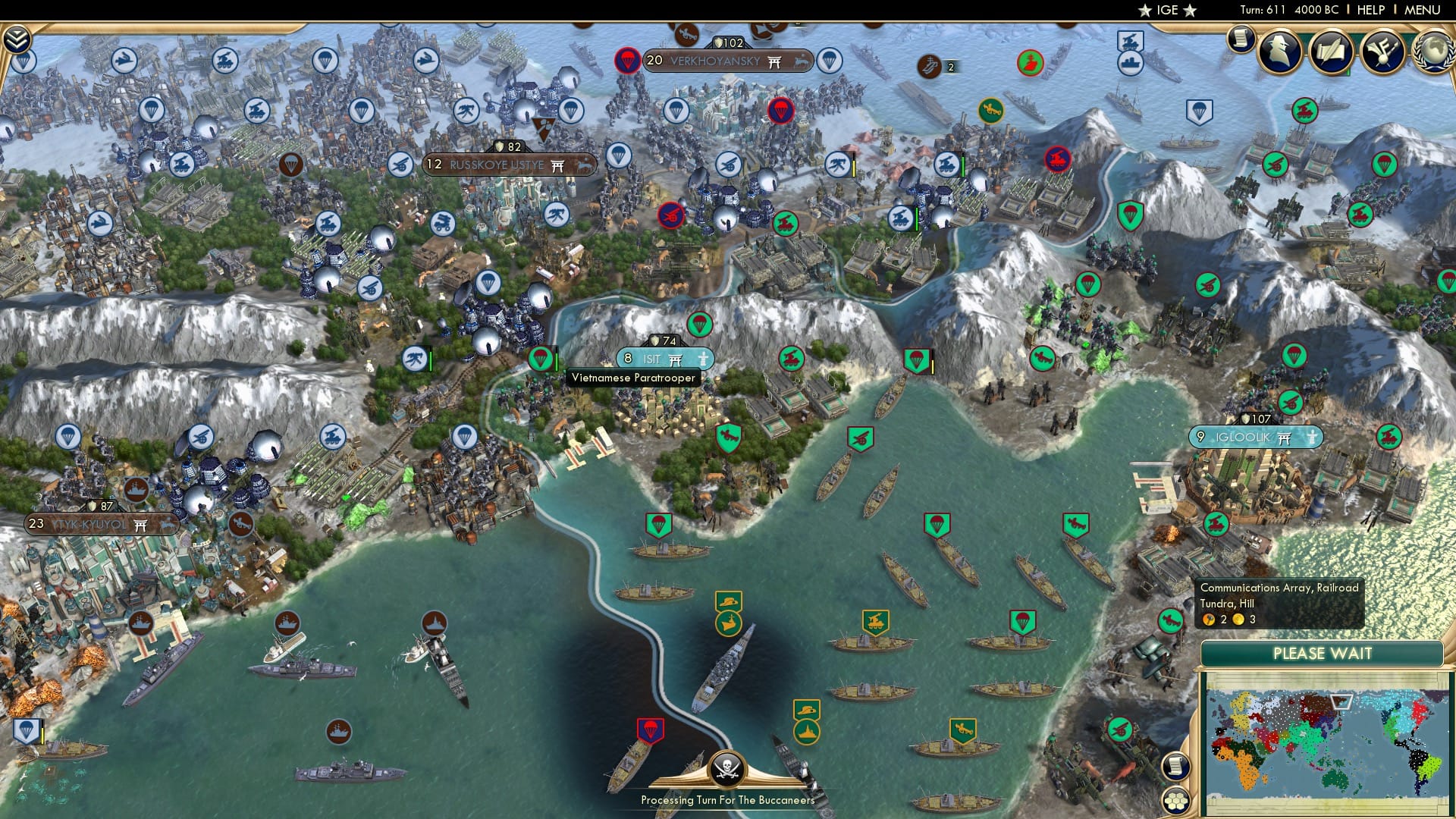The height and width of the screenshot is (819, 1456).
Task: Open the Espionage overview spy icon
Action: pyautogui.click(x=1279, y=53)
